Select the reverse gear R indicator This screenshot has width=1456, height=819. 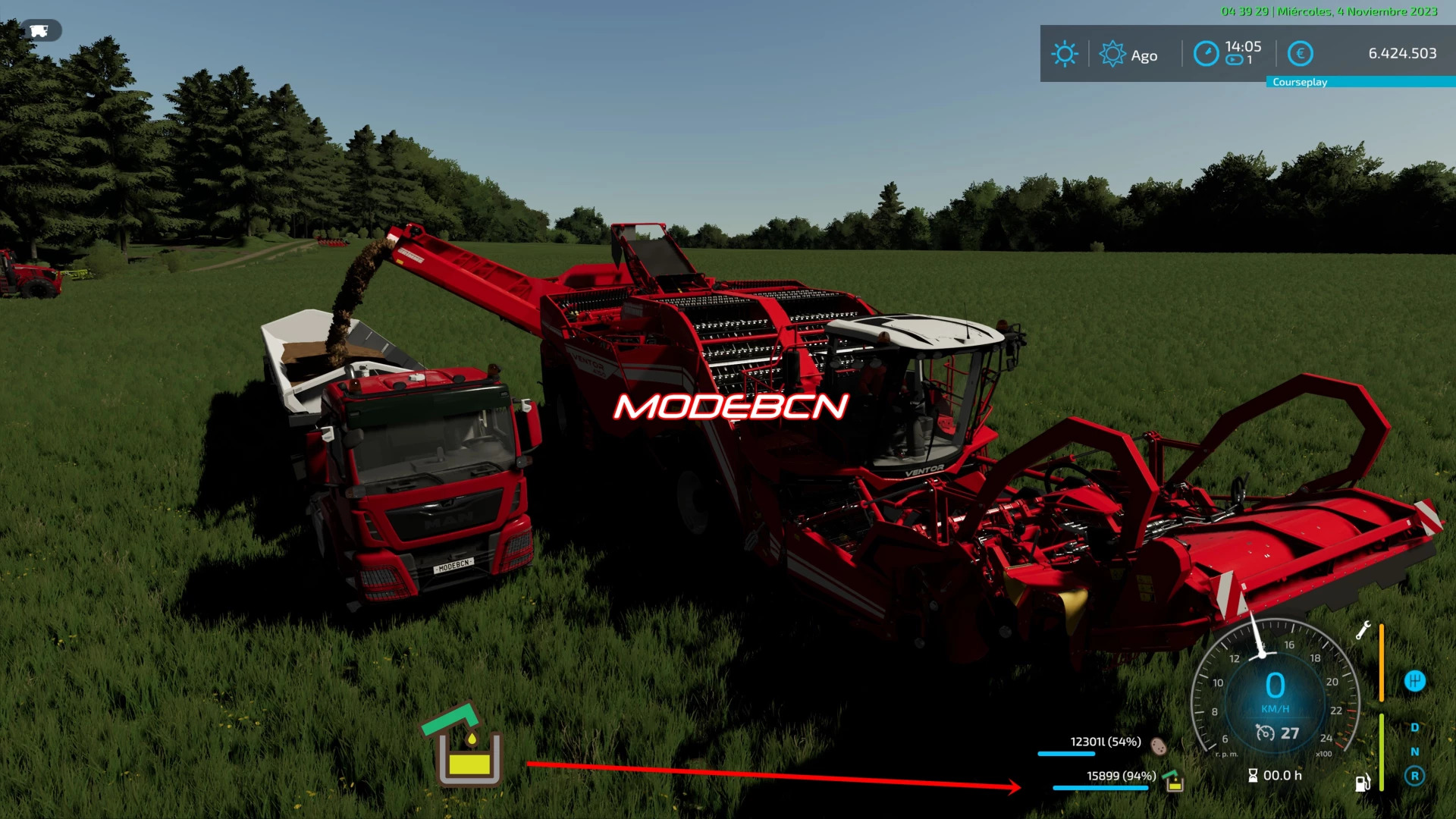point(1414,776)
